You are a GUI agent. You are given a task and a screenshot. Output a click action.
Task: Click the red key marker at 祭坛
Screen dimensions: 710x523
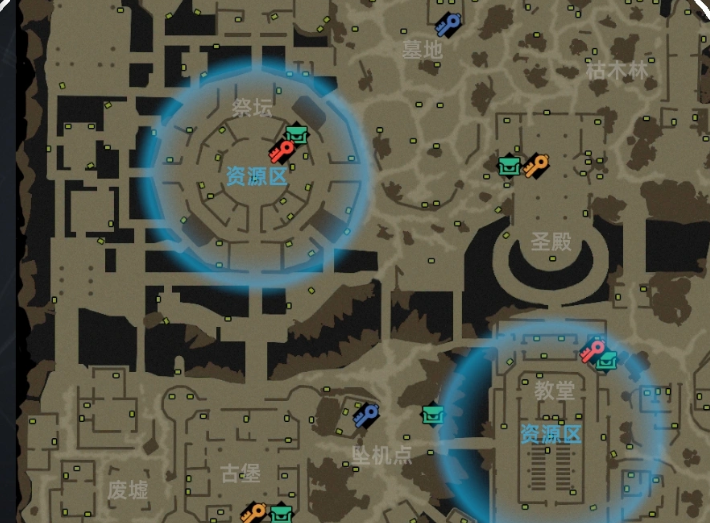[x=282, y=152]
